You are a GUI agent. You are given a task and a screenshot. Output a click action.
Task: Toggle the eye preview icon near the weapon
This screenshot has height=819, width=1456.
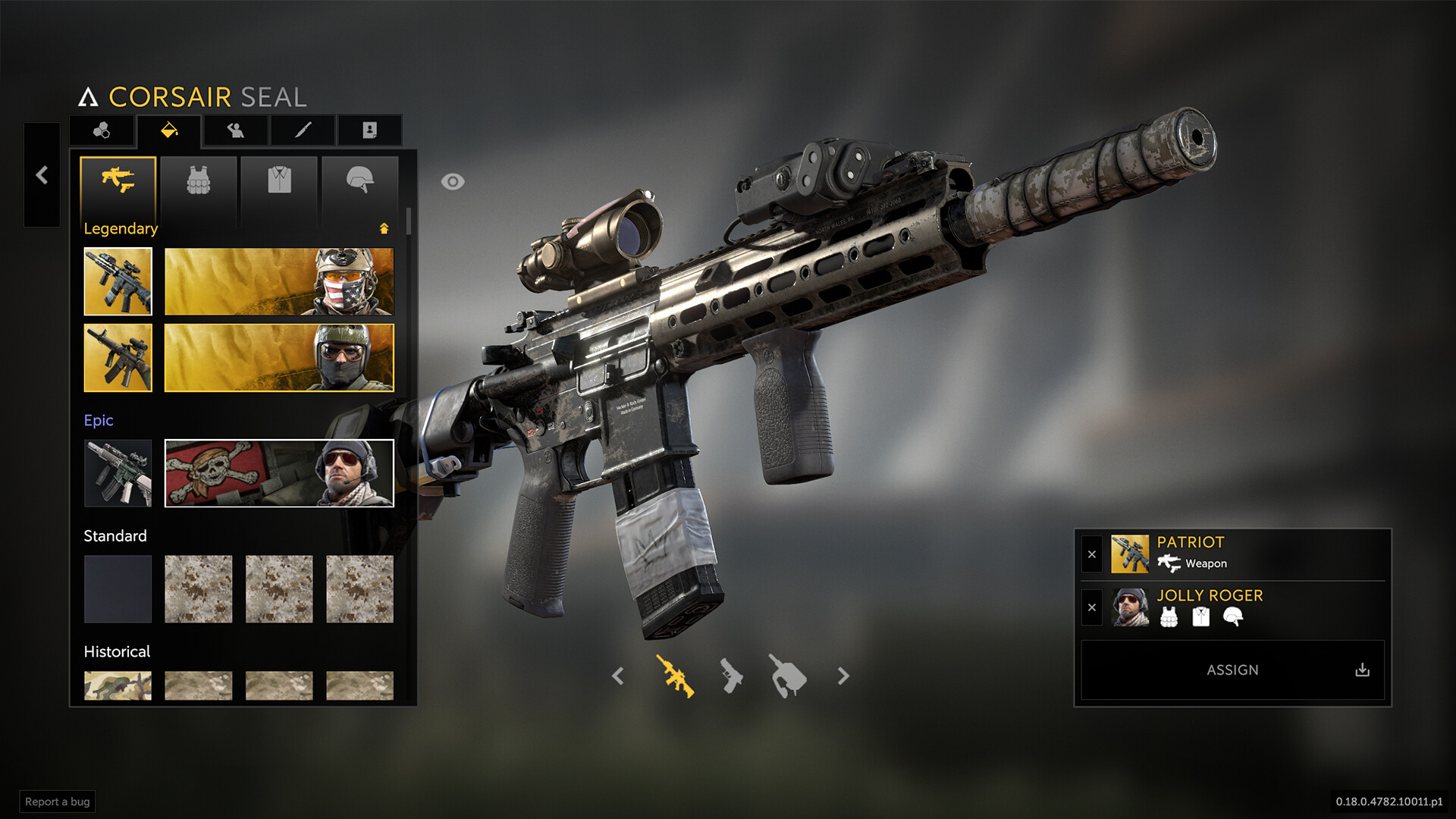pyautogui.click(x=453, y=180)
